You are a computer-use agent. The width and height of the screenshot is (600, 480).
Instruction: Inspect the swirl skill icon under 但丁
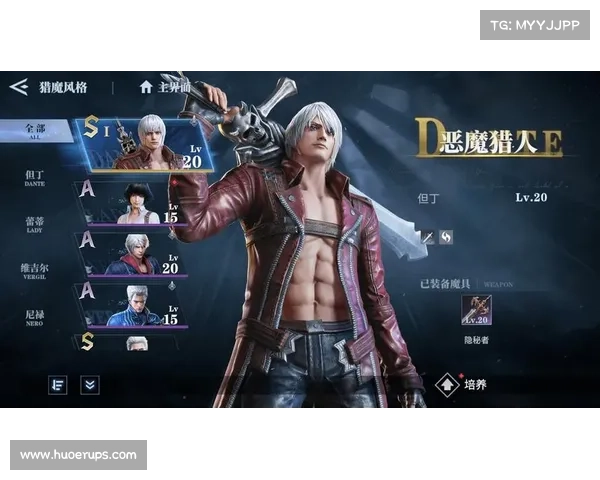[x=446, y=237]
